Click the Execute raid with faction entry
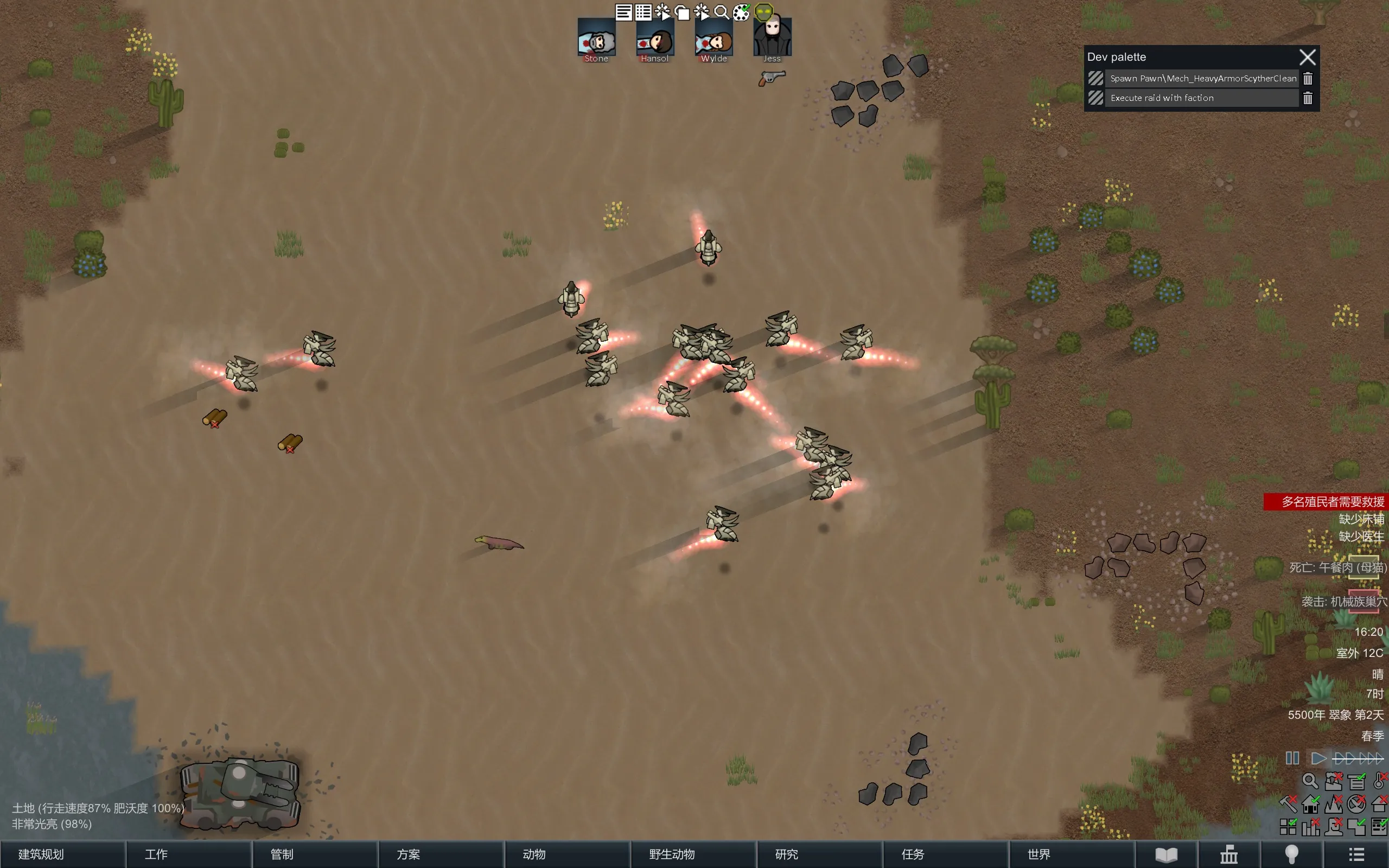 click(x=1202, y=98)
